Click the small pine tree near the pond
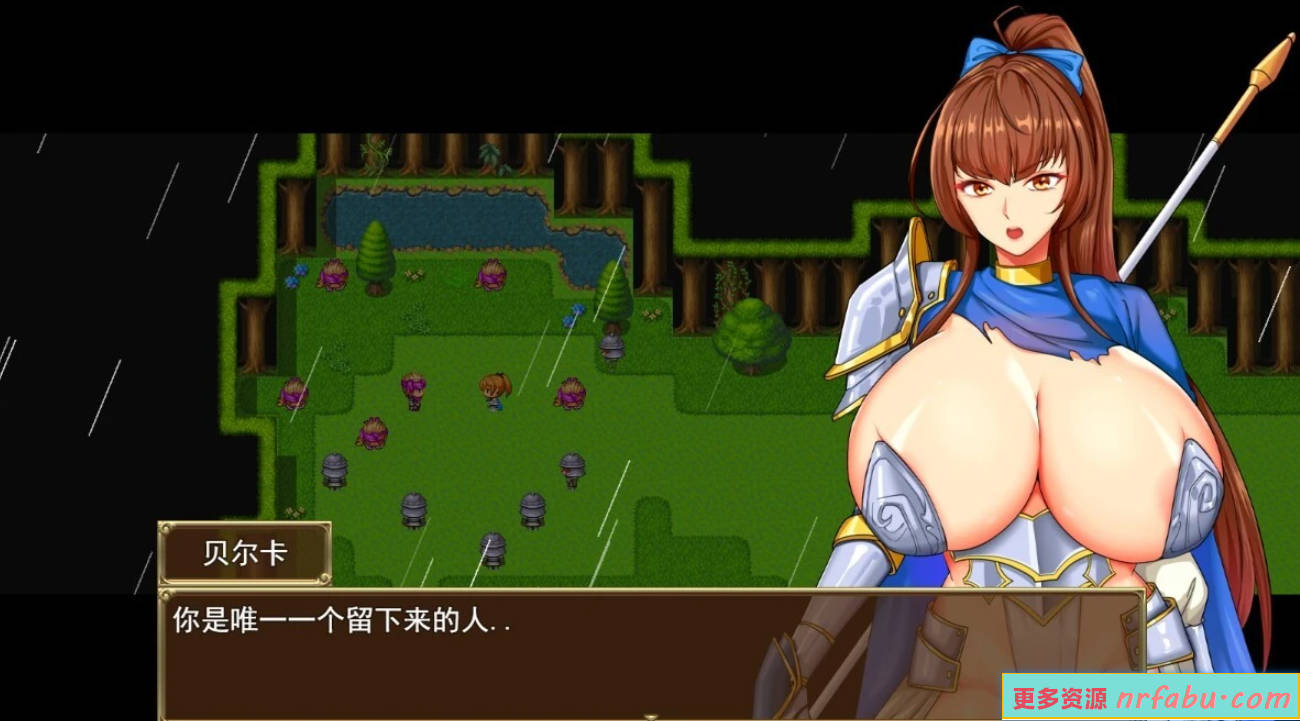 pyautogui.click(x=374, y=255)
